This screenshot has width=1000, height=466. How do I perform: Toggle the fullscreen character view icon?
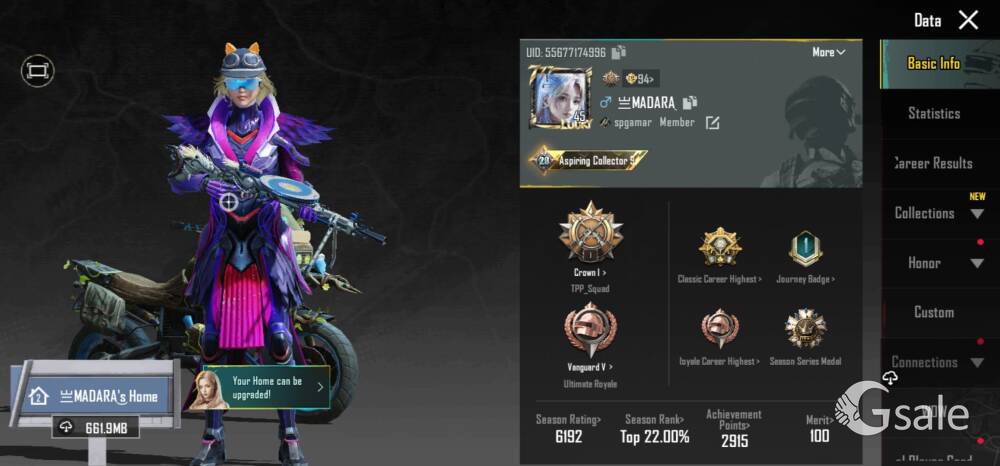tap(37, 70)
